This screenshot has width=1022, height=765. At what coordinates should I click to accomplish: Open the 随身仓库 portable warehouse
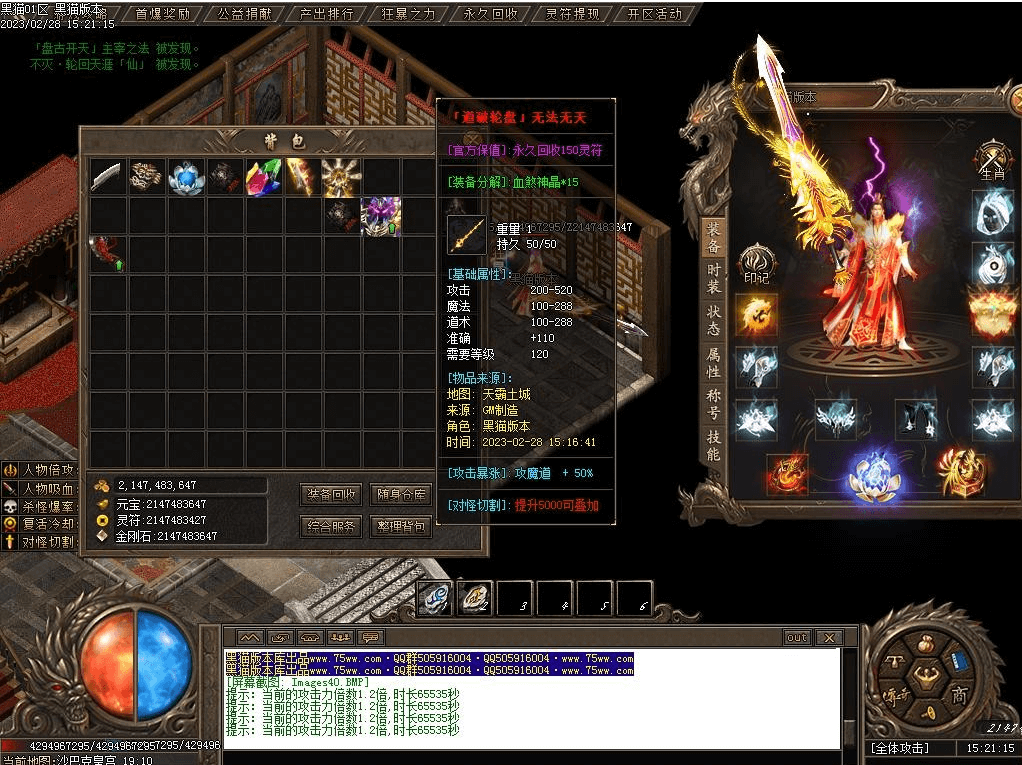pyautogui.click(x=400, y=494)
